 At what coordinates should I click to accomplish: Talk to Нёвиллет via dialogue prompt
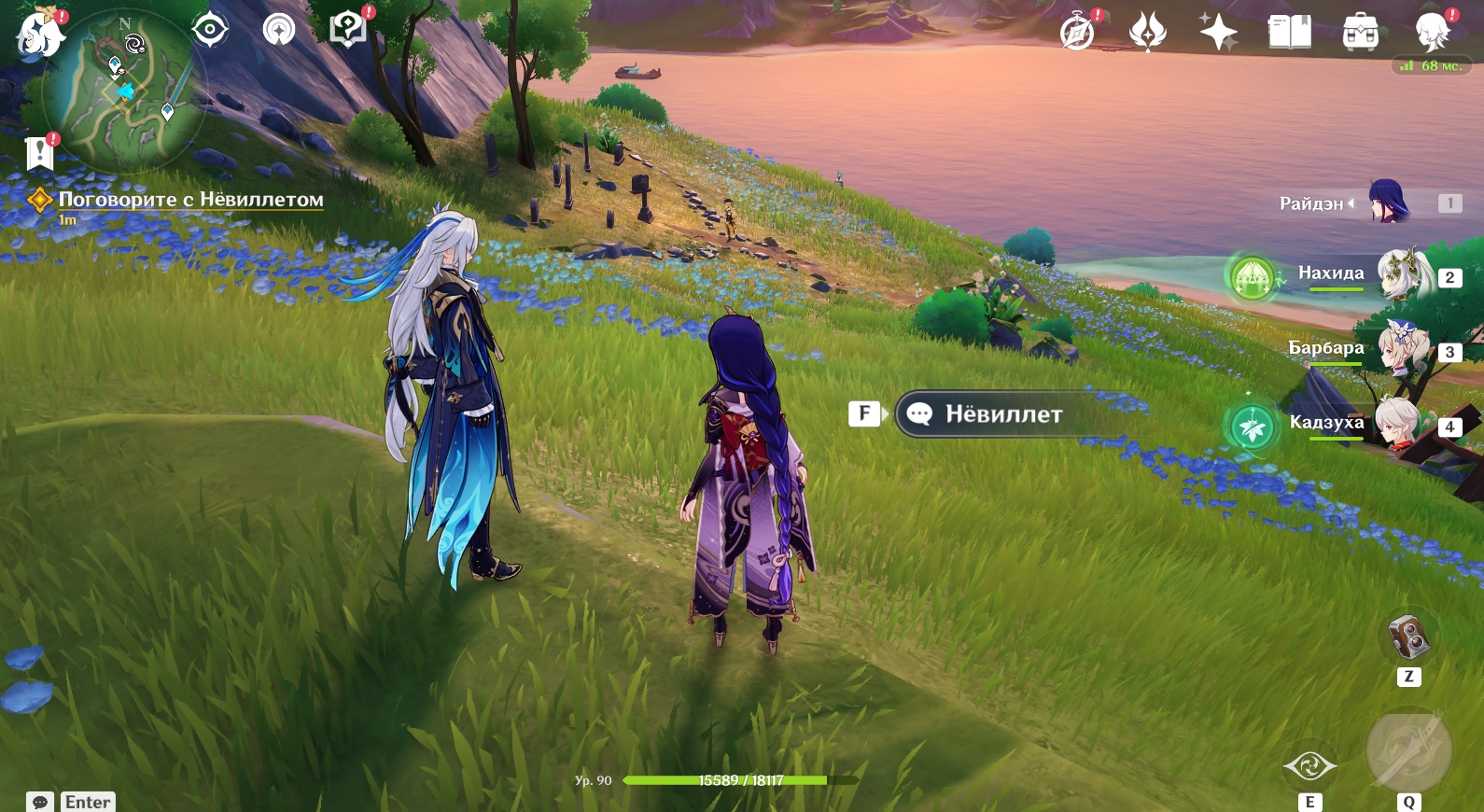click(1002, 413)
